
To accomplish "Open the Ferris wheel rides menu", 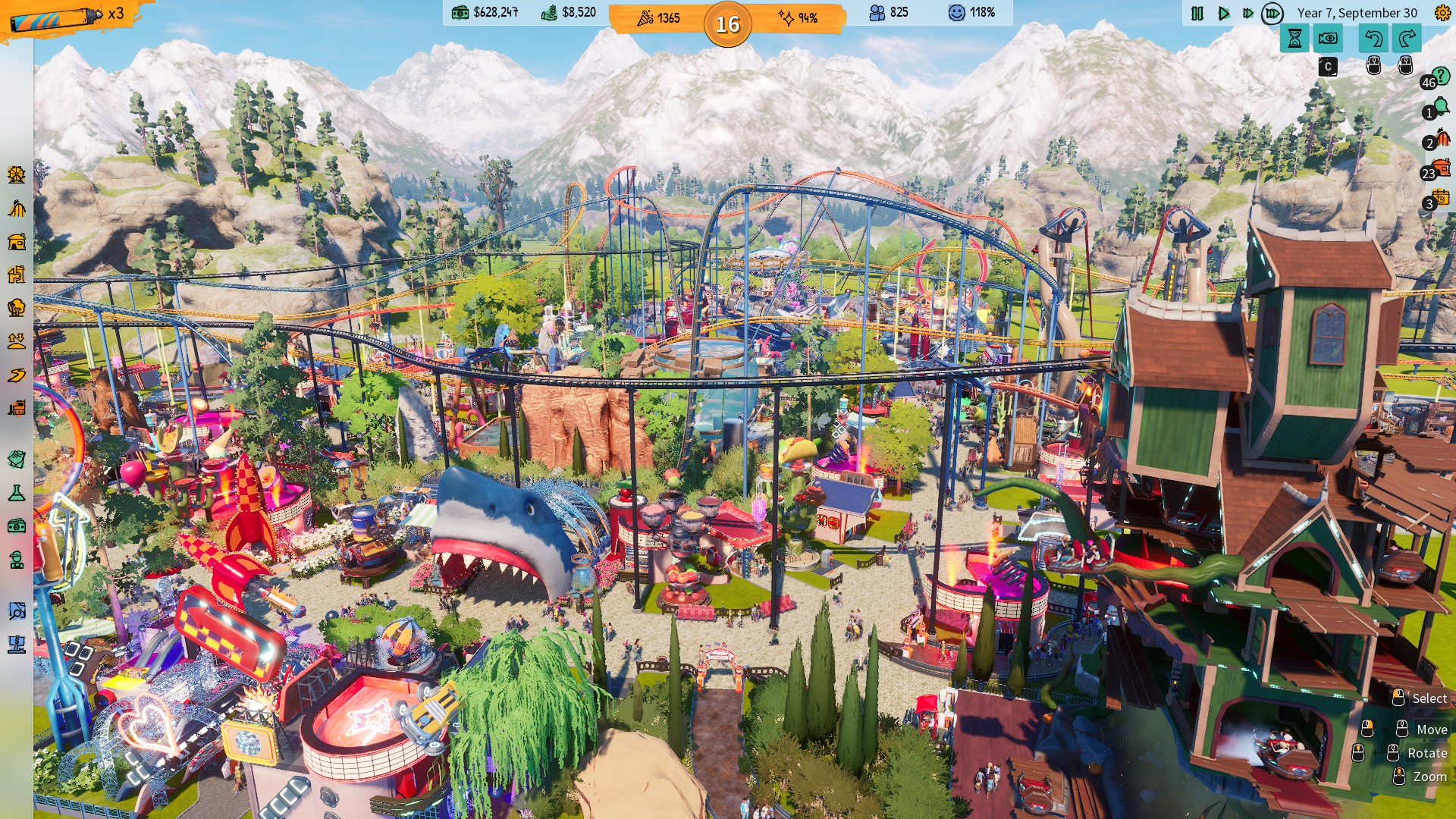I will pos(17,174).
